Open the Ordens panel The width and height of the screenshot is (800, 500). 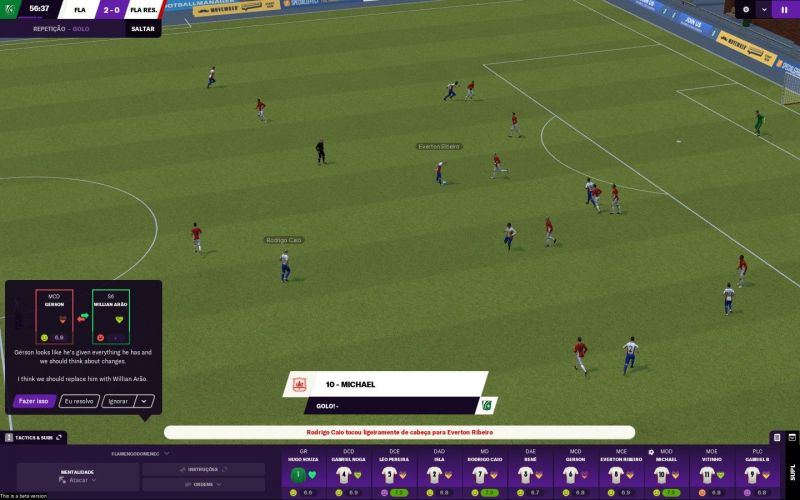click(203, 483)
